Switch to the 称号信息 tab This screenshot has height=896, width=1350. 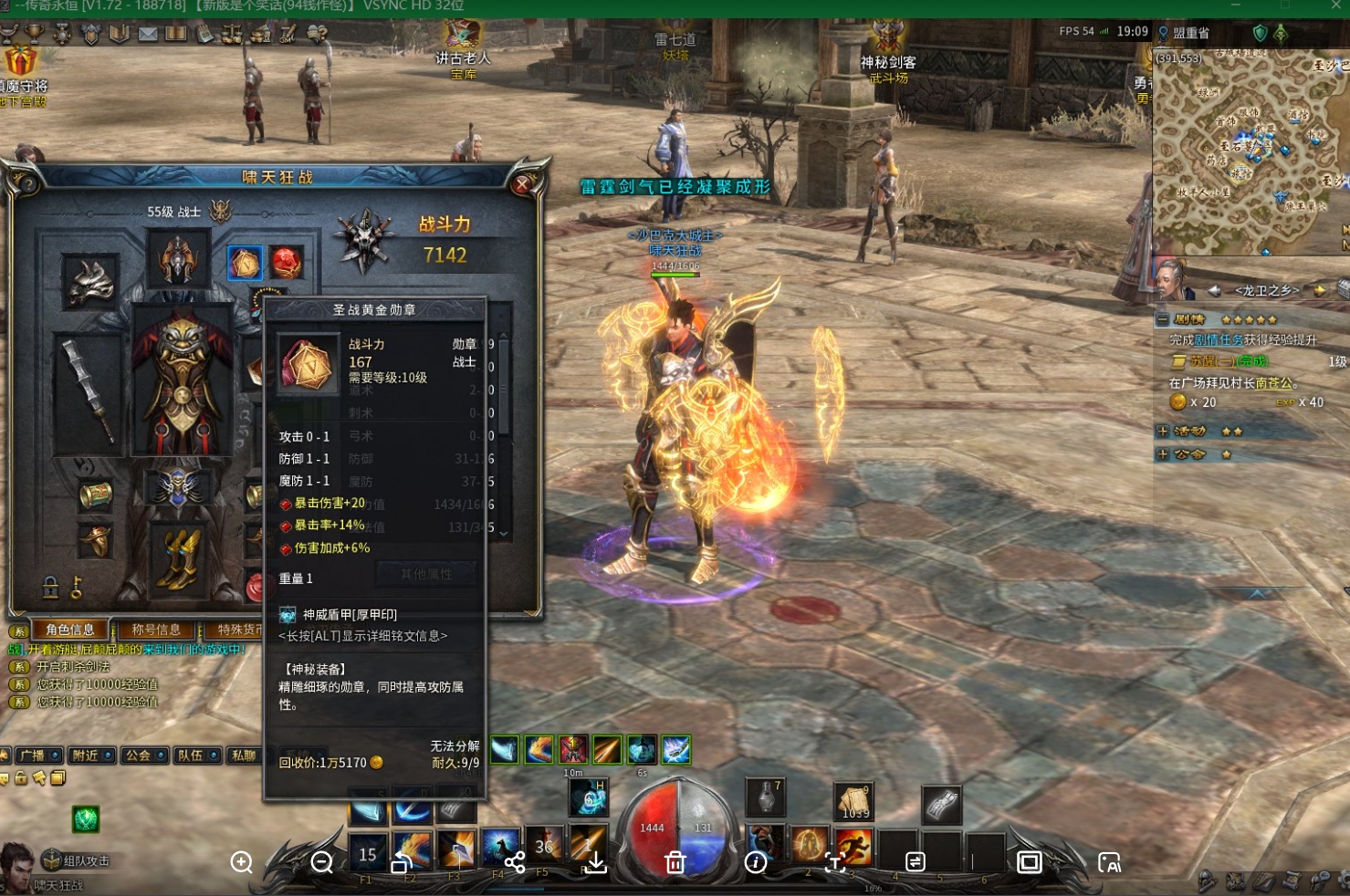point(156,630)
